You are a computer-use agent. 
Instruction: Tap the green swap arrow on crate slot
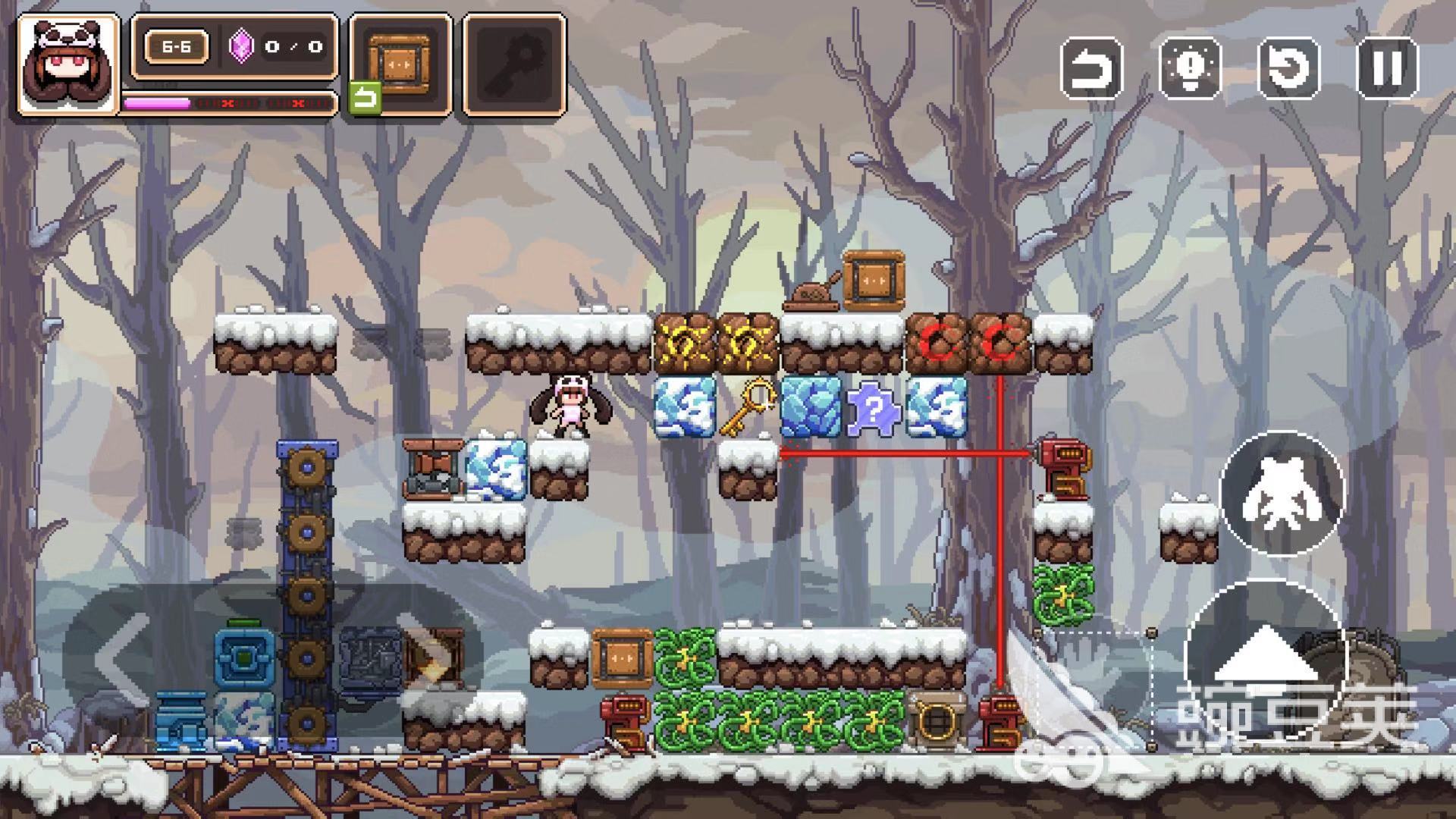click(365, 99)
